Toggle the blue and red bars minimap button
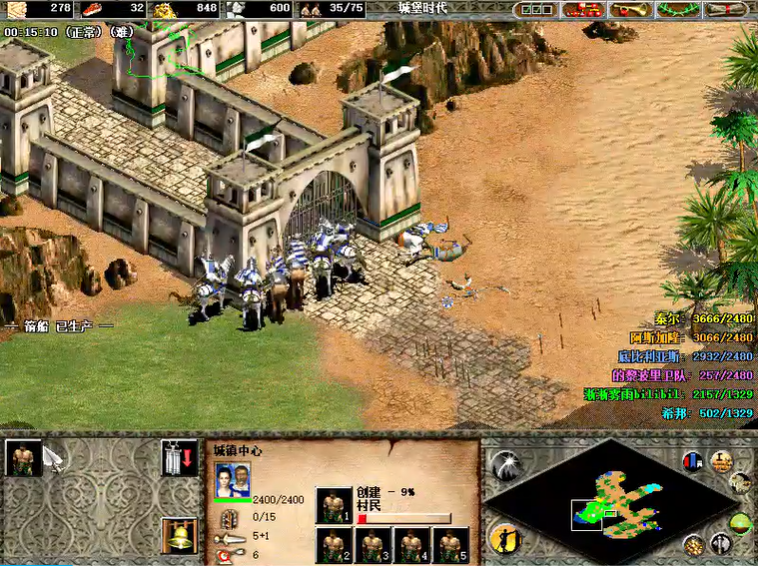Image resolution: width=758 pixels, height=566 pixels. [692, 461]
